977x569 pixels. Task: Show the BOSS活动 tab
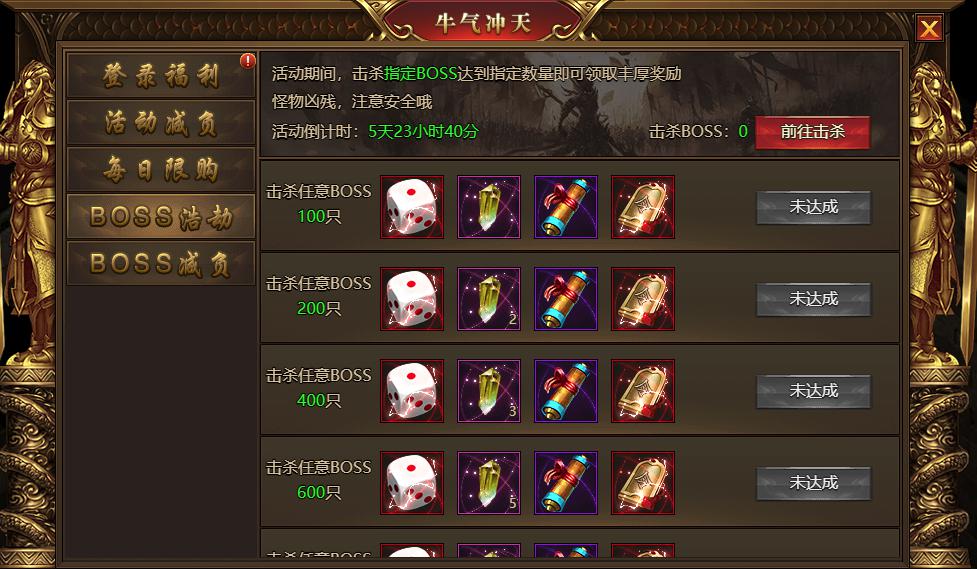(160, 217)
